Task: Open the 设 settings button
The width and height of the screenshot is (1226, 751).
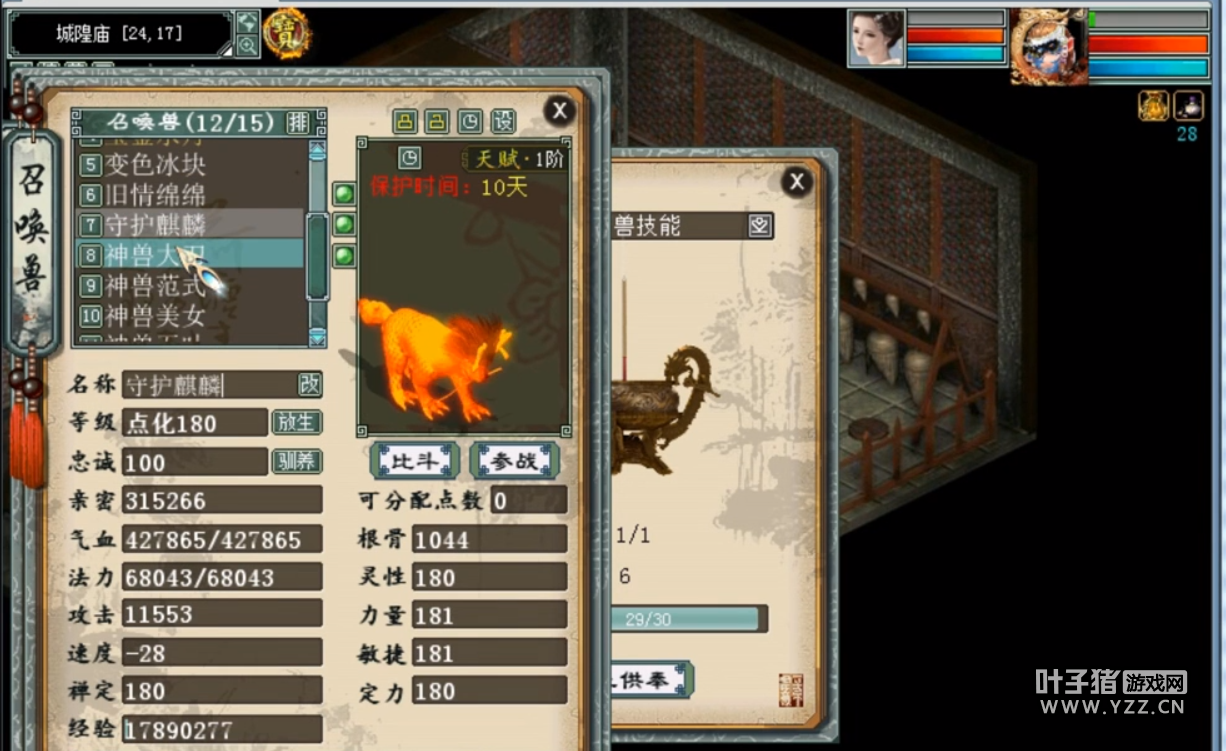Action: (x=504, y=121)
